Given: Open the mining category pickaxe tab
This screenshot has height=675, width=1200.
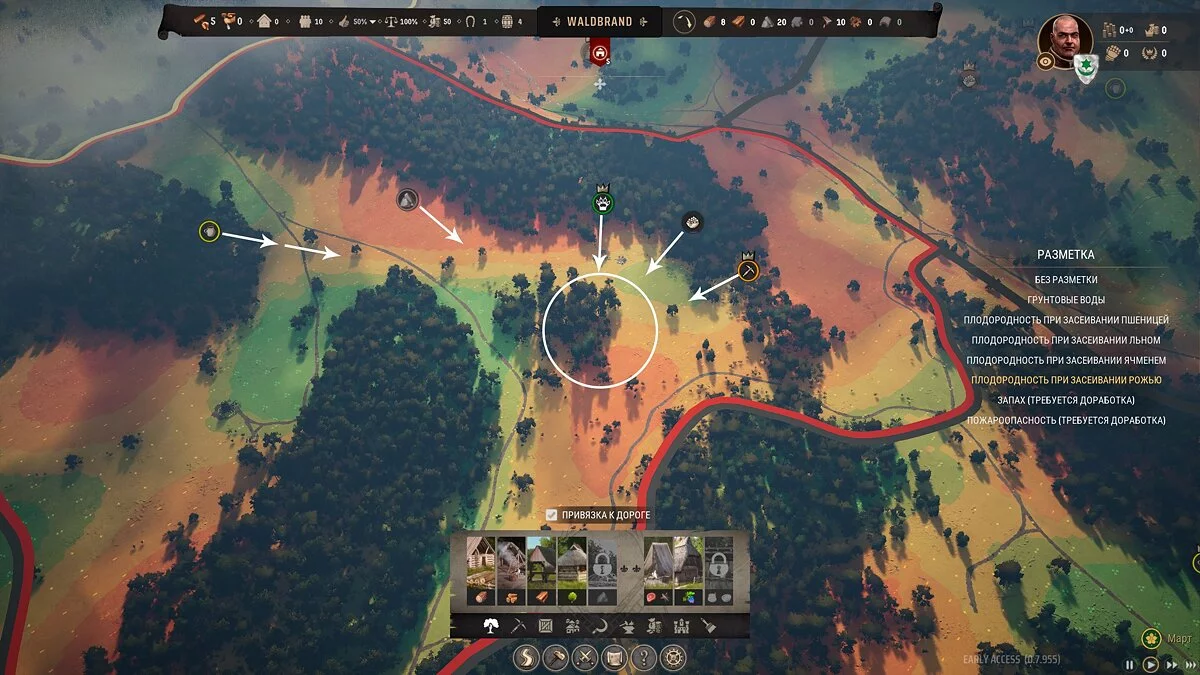Looking at the screenshot, I should pyautogui.click(x=517, y=626).
